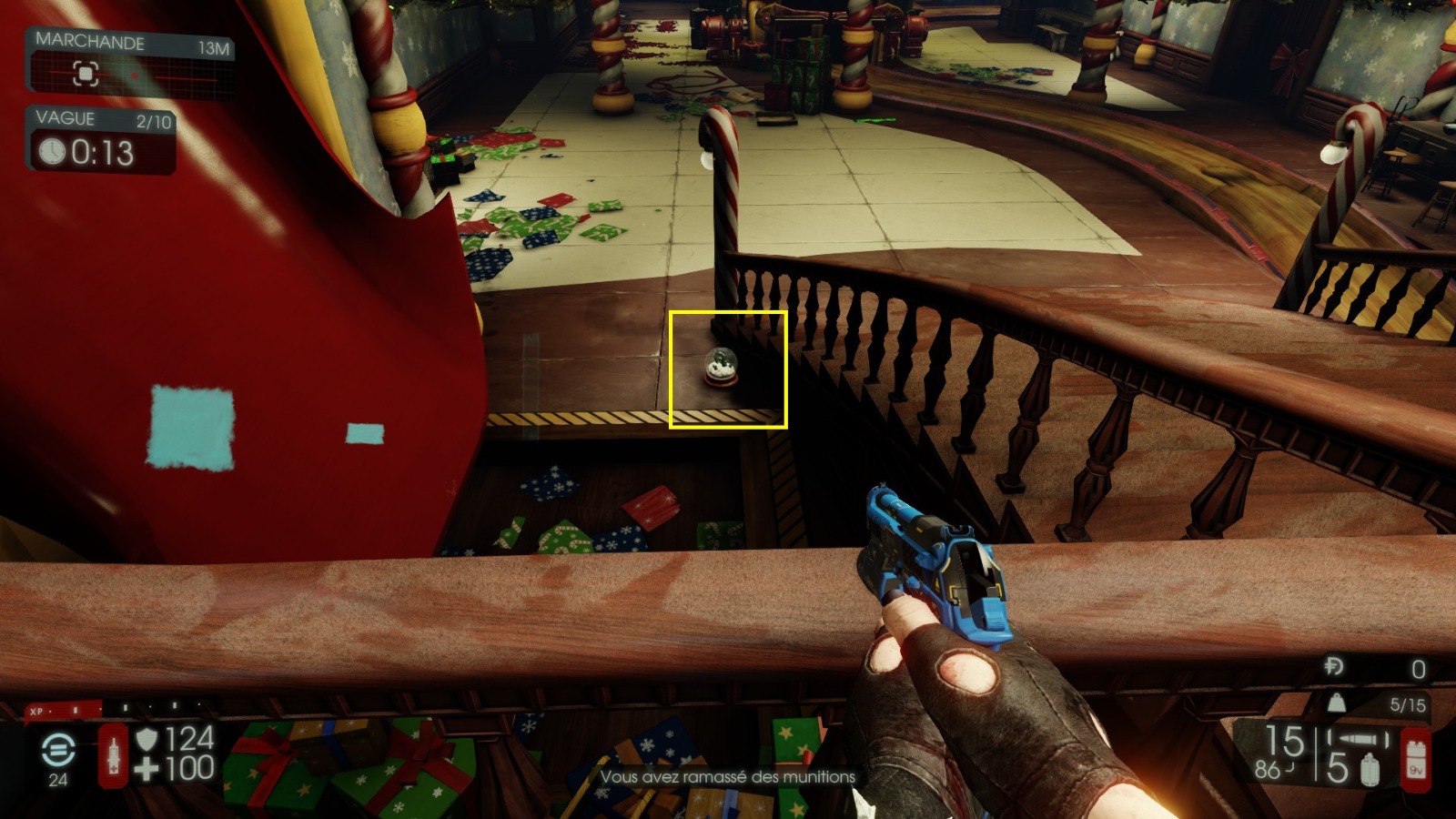Viewport: 1456px width, 819px height.
Task: Click the munitions pickup message text
Action: [x=728, y=777]
